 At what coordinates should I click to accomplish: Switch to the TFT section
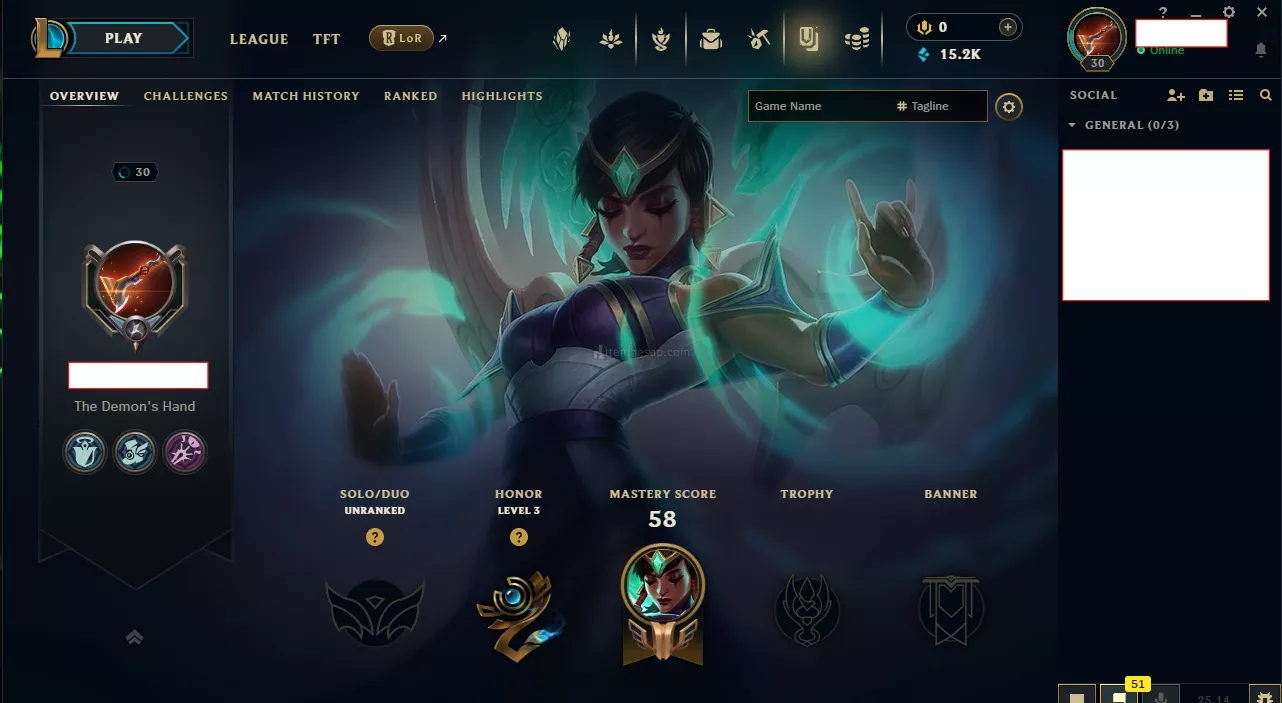coord(326,39)
